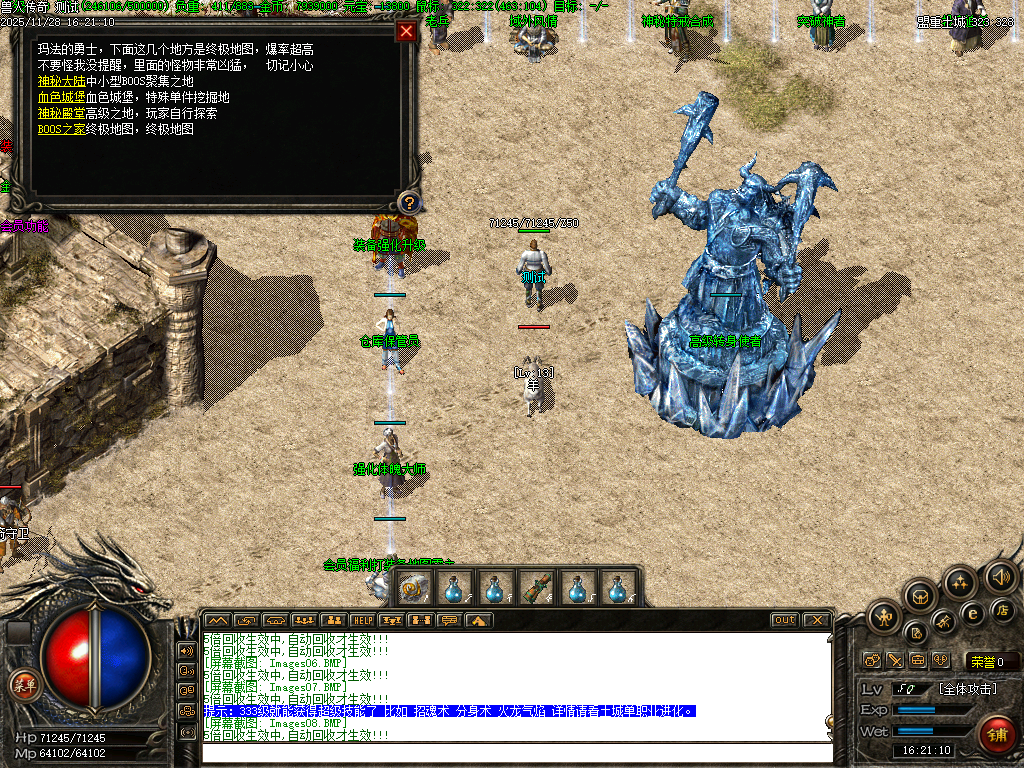Open the dialogue help question mark
This screenshot has height=768, width=1024.
[x=407, y=203]
